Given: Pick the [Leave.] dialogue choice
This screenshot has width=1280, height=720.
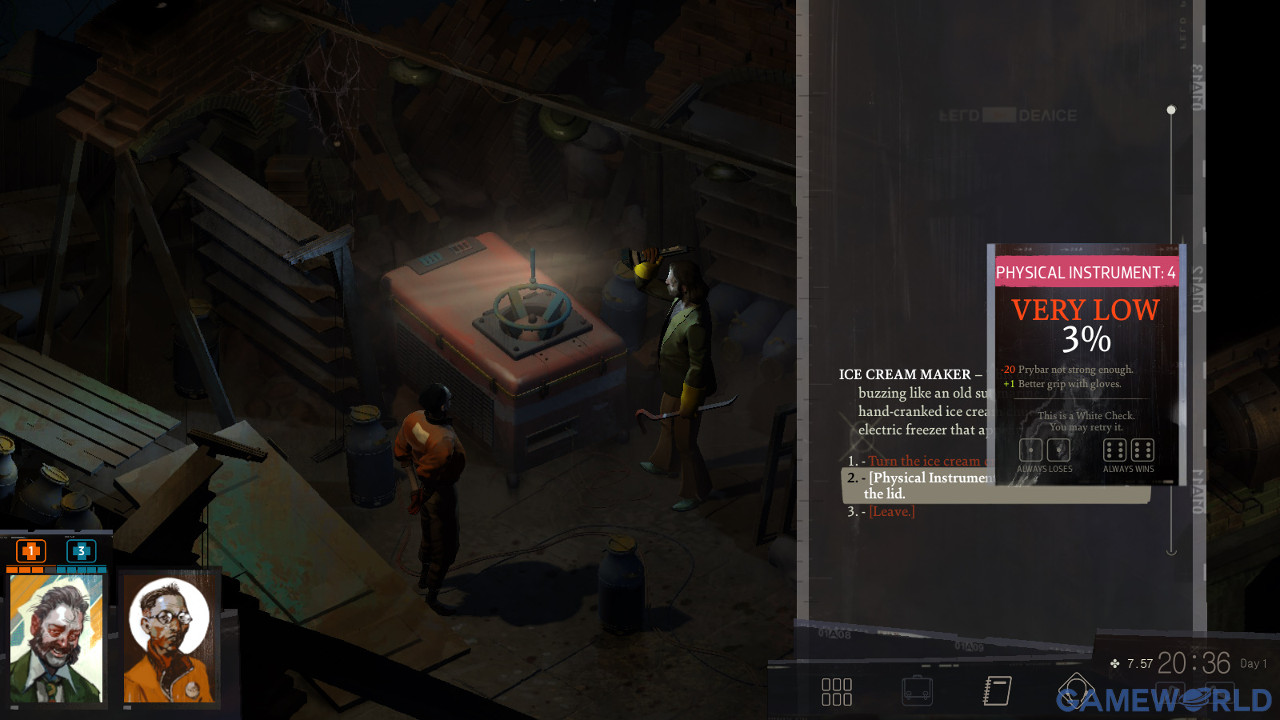Looking at the screenshot, I should [x=891, y=512].
